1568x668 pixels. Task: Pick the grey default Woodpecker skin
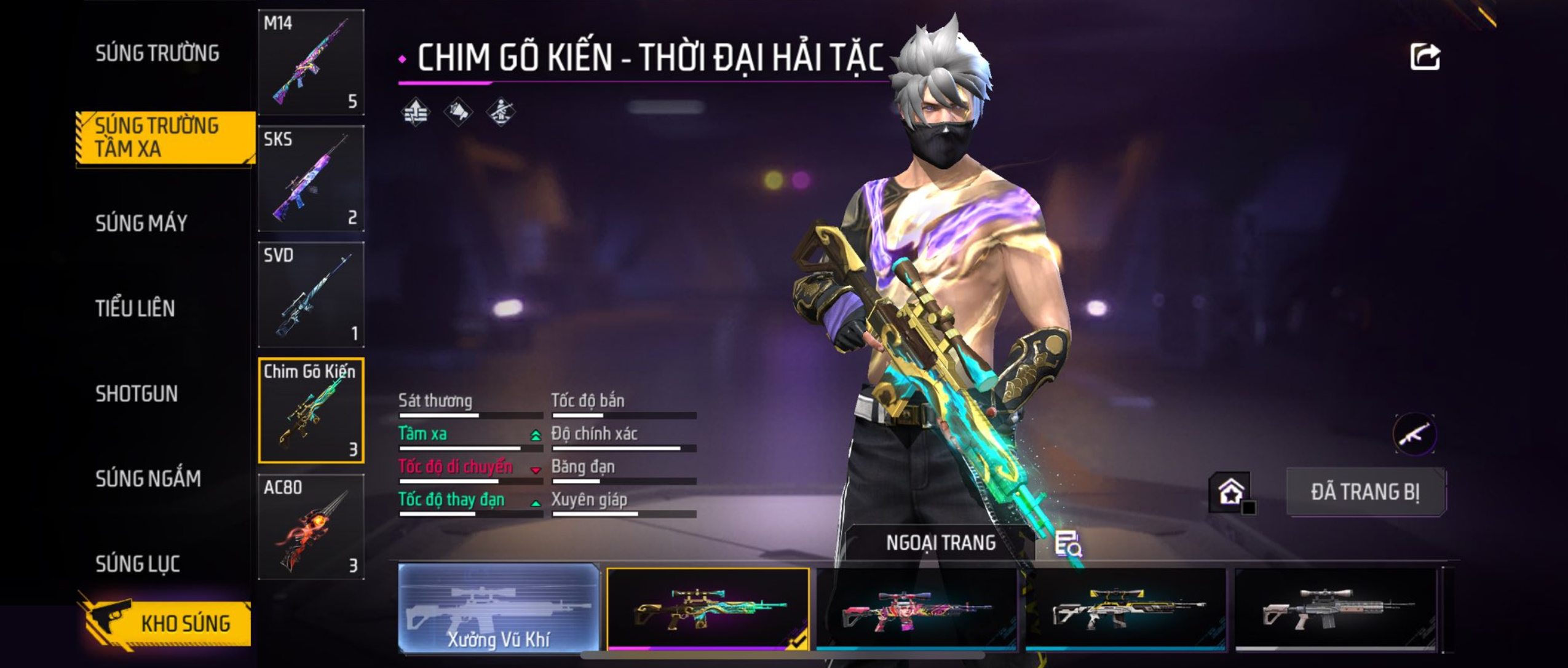tap(1336, 608)
